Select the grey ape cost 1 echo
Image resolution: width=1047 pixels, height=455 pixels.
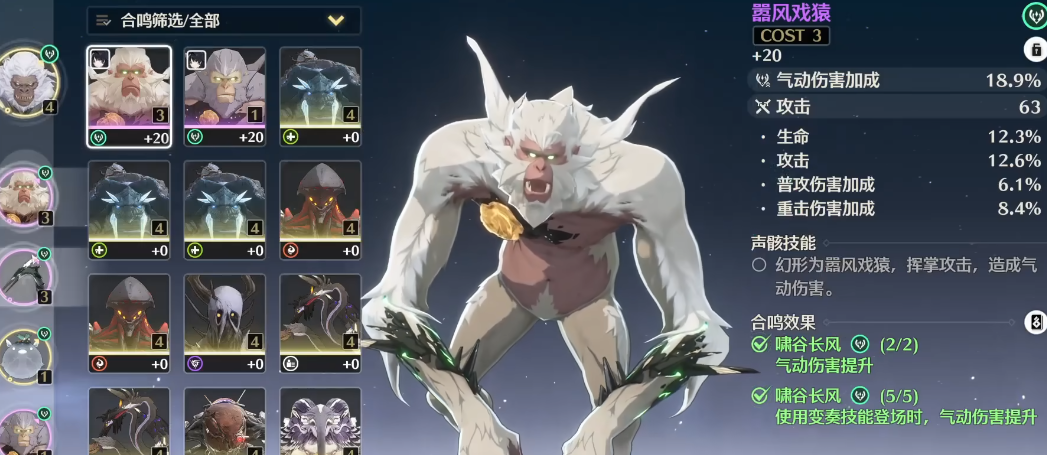coord(225,97)
